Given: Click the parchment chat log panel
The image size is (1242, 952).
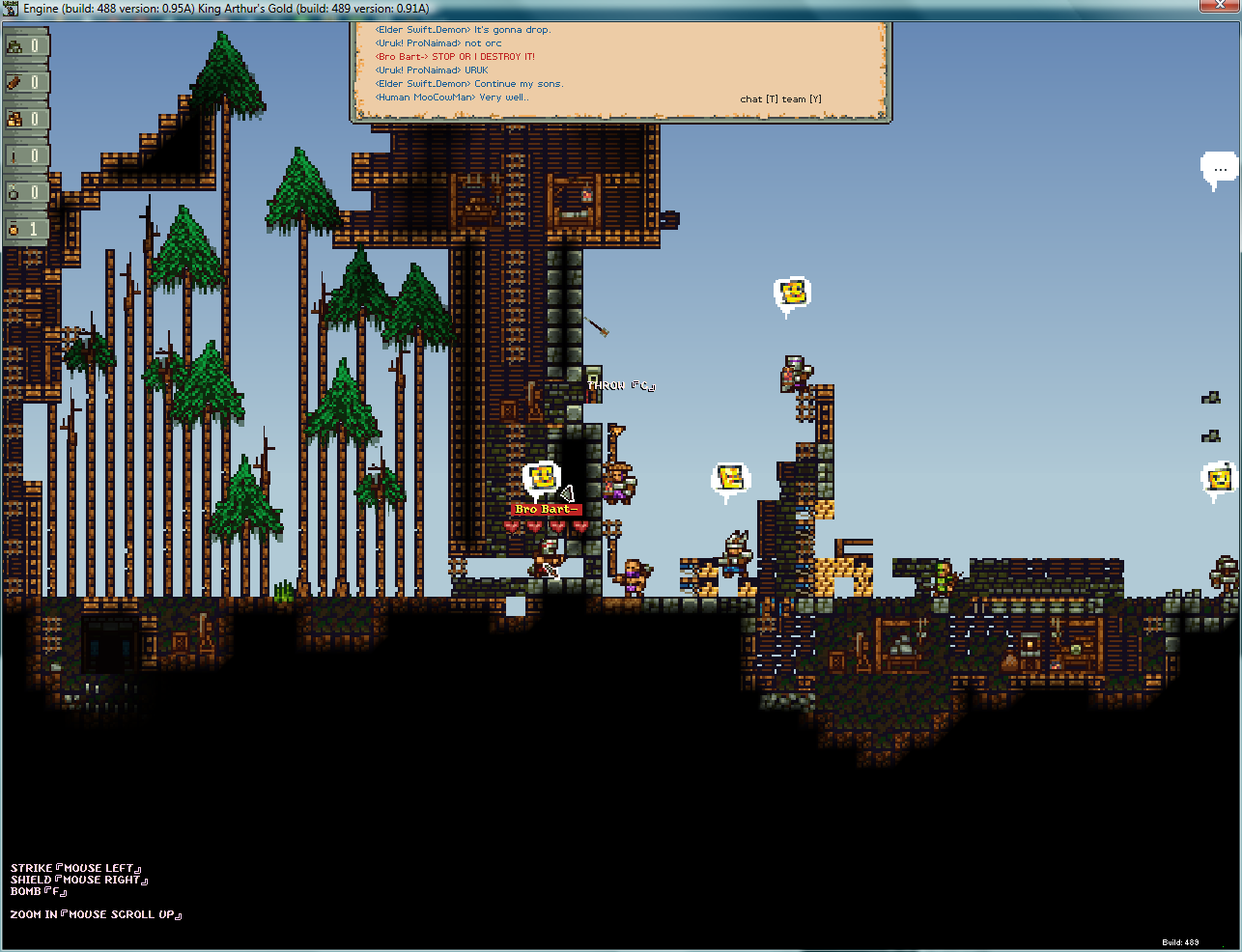Looking at the screenshot, I should [619, 70].
